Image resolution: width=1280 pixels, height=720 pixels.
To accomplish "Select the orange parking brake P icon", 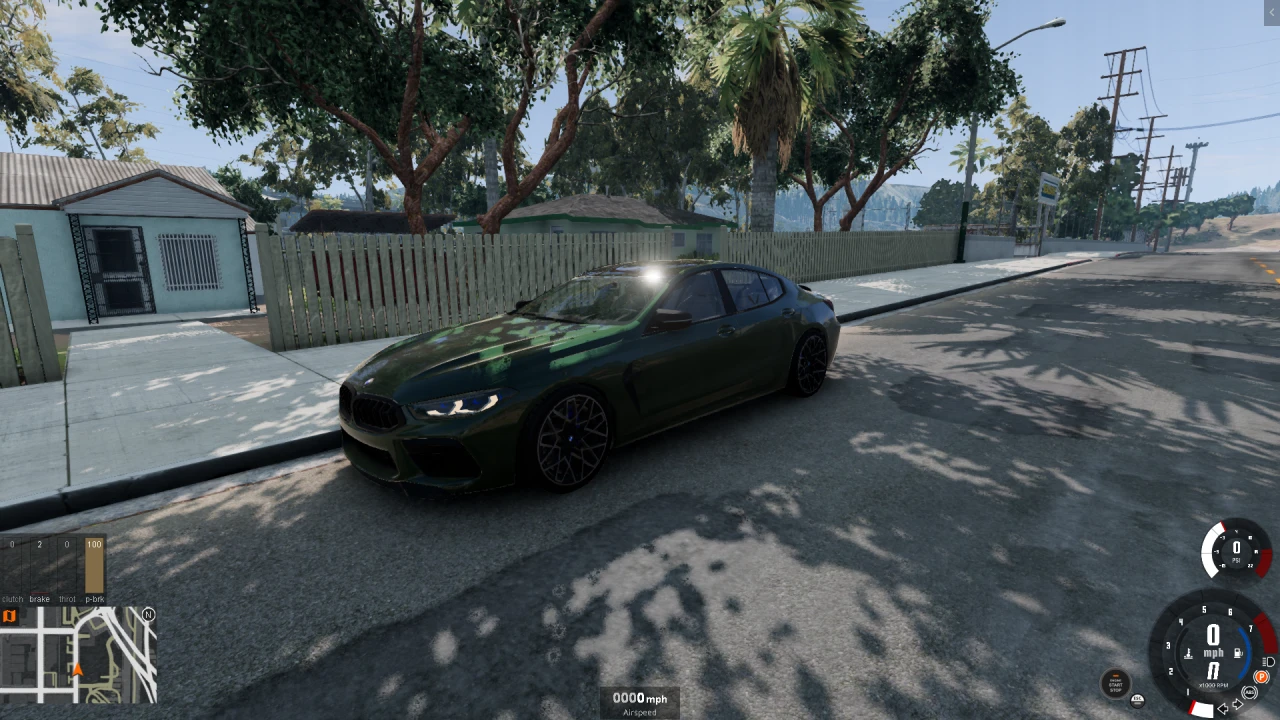I will (1262, 677).
